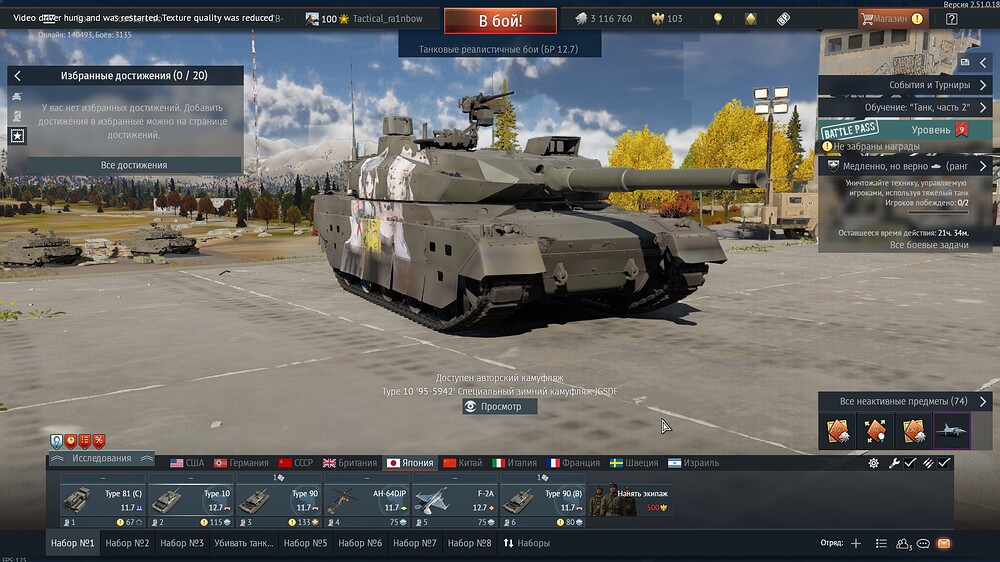Expand 'События и Турниры' panel
The image size is (1000, 562).
coord(906,85)
